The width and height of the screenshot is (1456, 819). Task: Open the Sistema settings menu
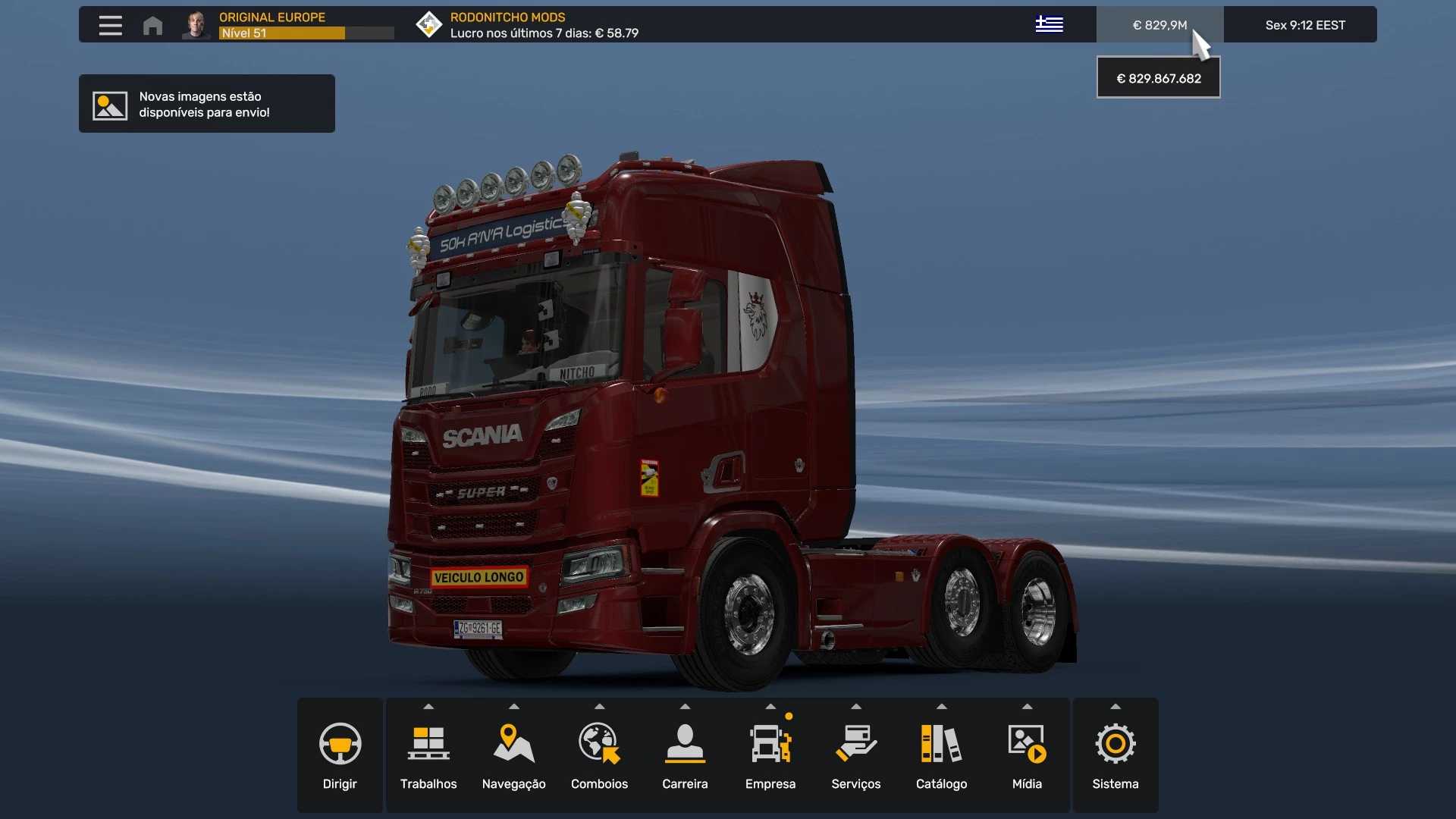coord(1115,755)
